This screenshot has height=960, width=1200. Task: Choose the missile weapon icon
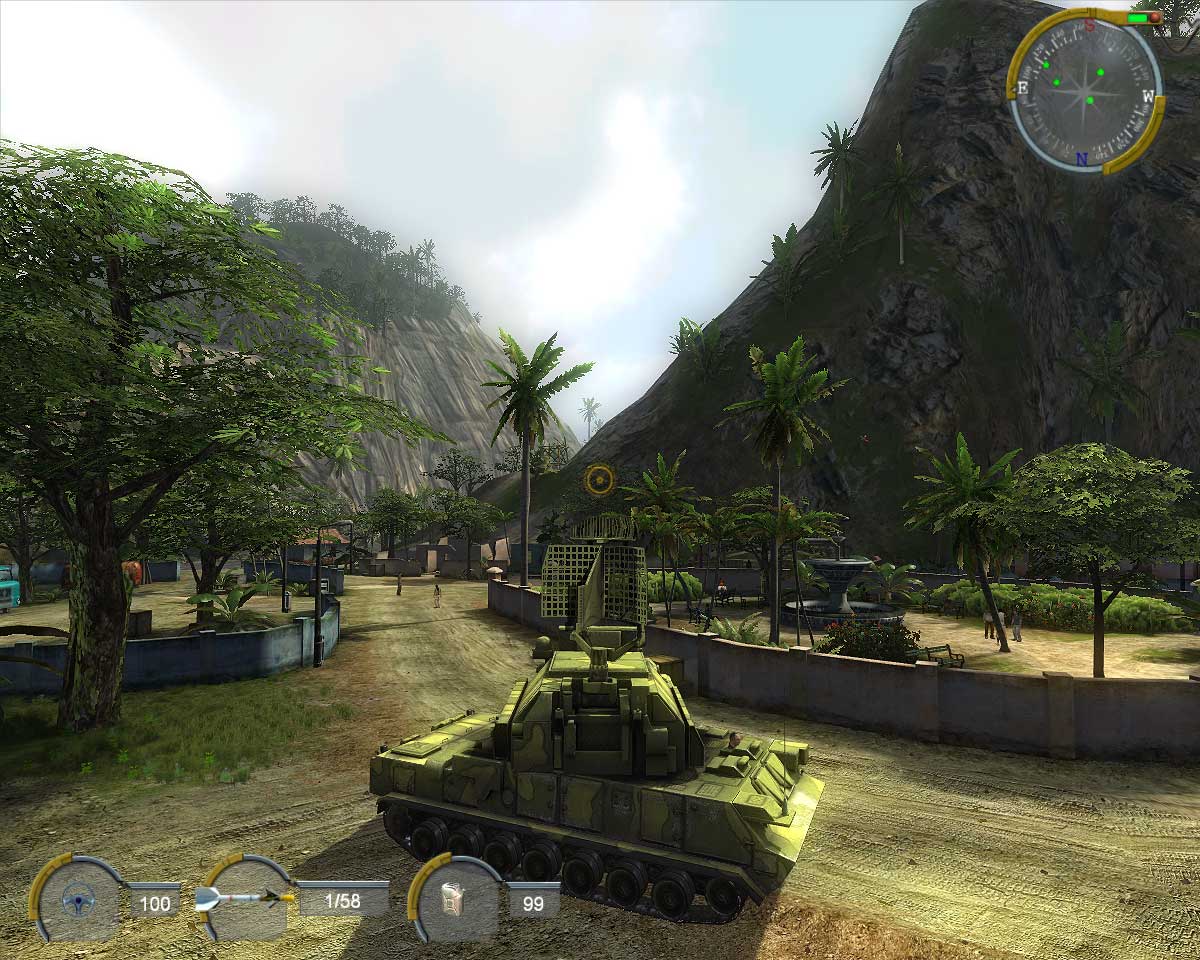click(245, 897)
